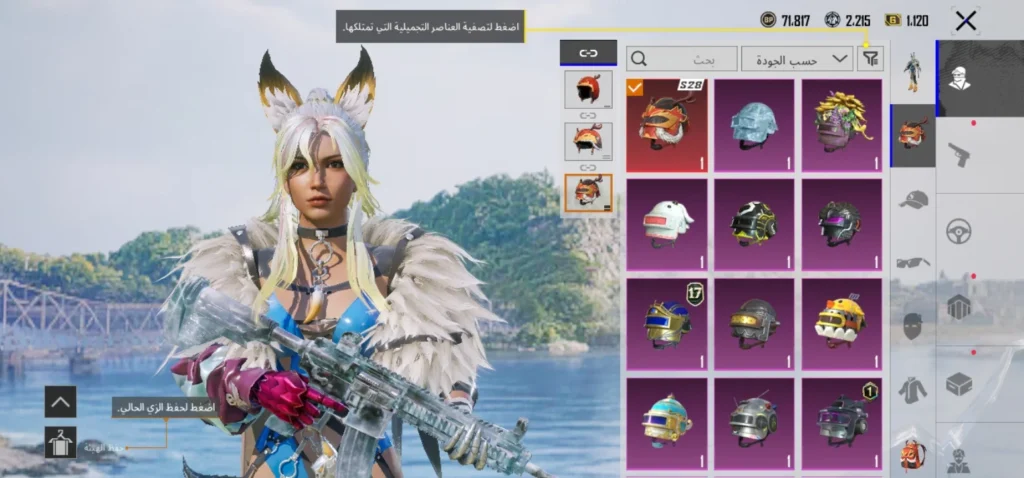Save outfit using the hanger button
Viewport: 1024px width, 478px height.
(x=60, y=442)
